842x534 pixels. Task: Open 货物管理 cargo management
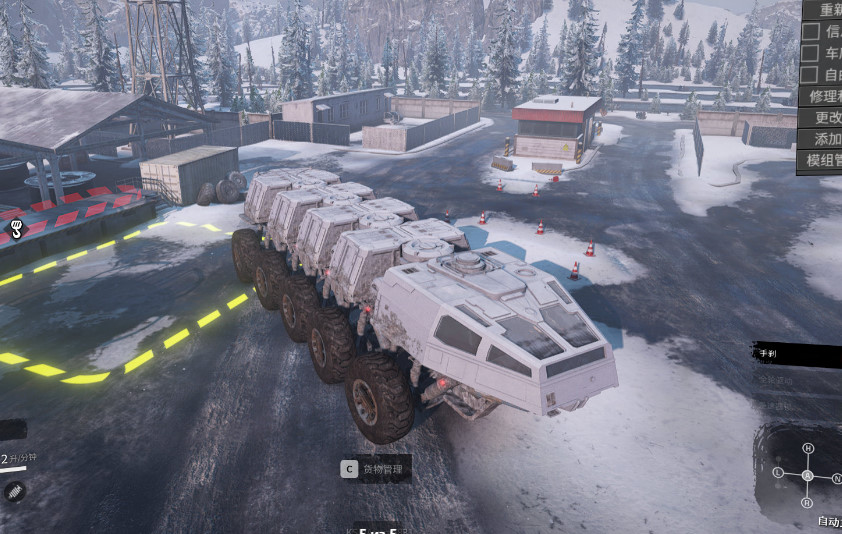375,468
